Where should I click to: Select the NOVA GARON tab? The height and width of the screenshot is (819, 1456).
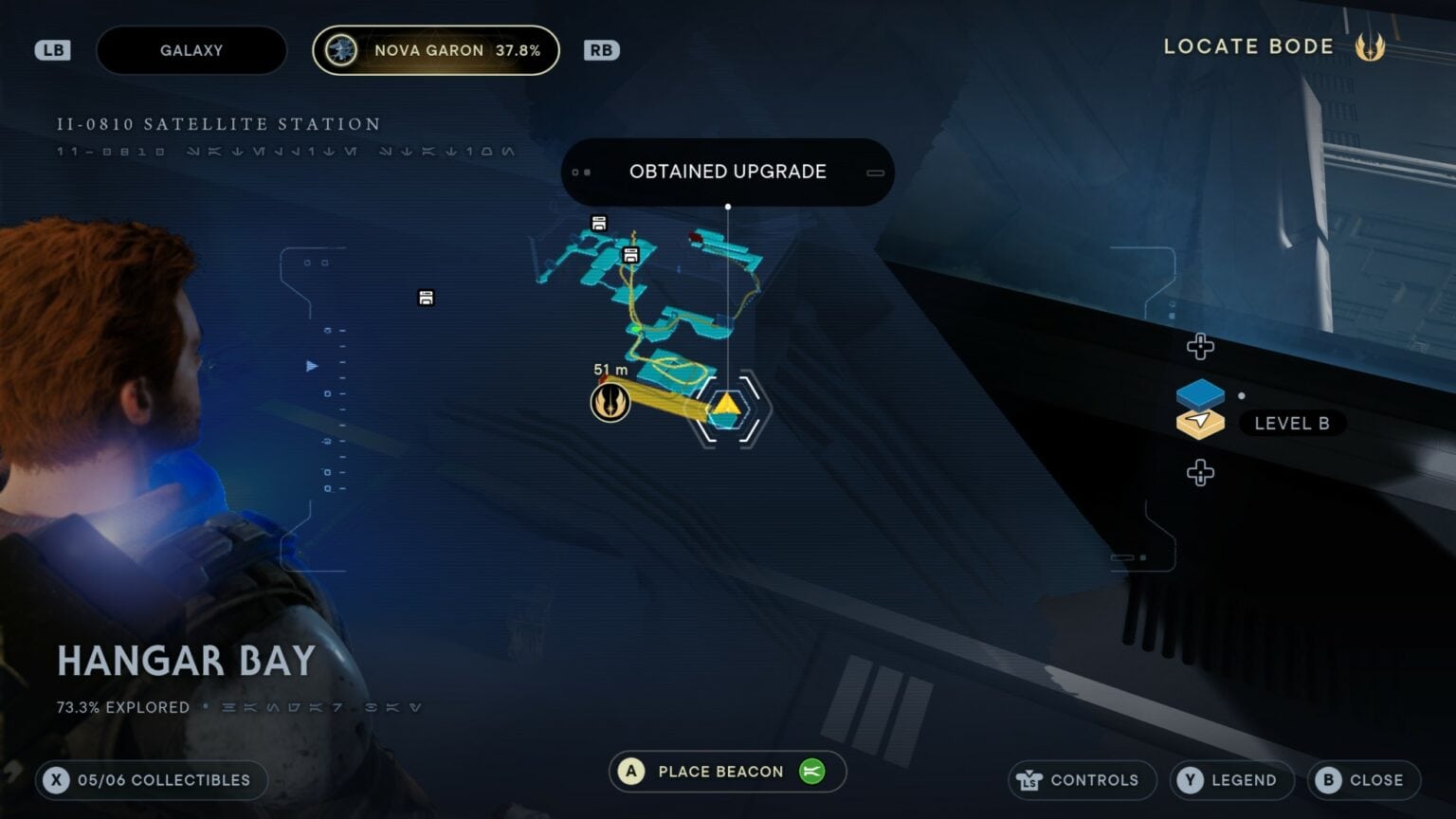[x=436, y=50]
